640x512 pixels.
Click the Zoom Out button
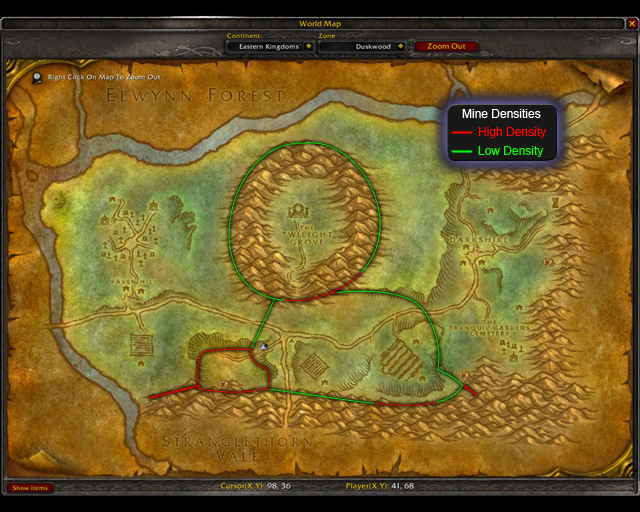[446, 46]
